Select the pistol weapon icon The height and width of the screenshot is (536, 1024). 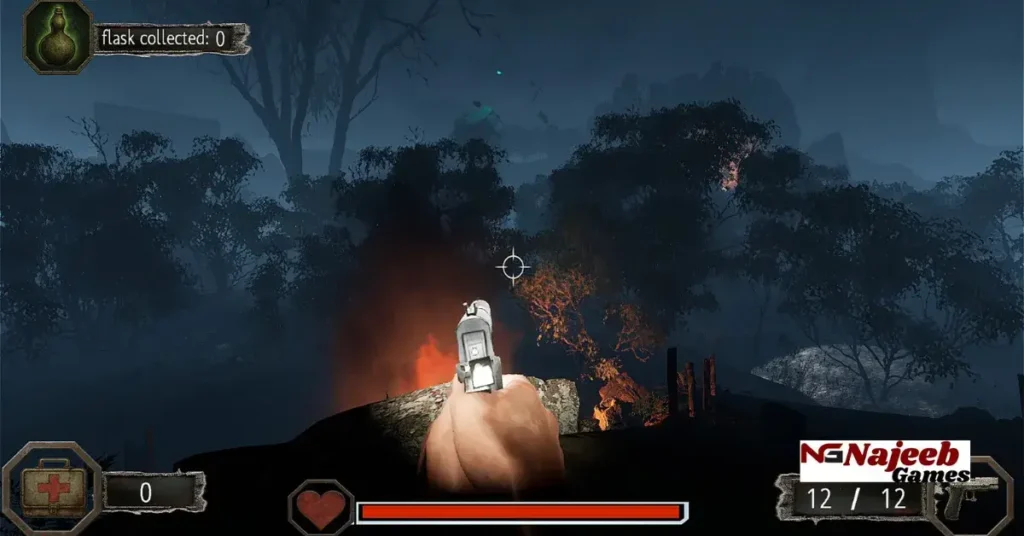coord(968,497)
